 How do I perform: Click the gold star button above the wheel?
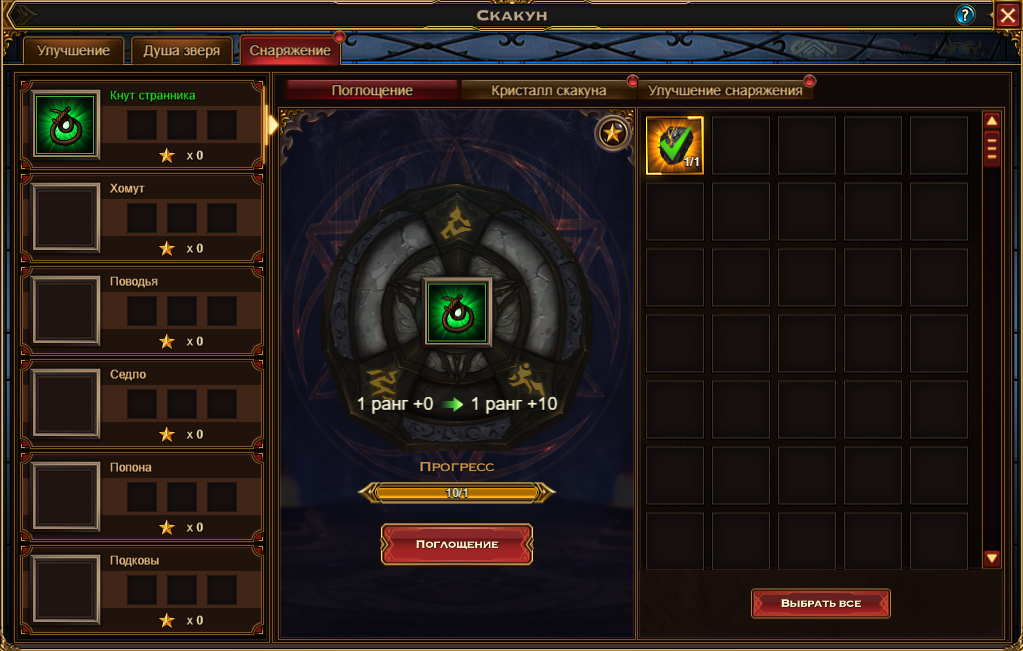612,133
